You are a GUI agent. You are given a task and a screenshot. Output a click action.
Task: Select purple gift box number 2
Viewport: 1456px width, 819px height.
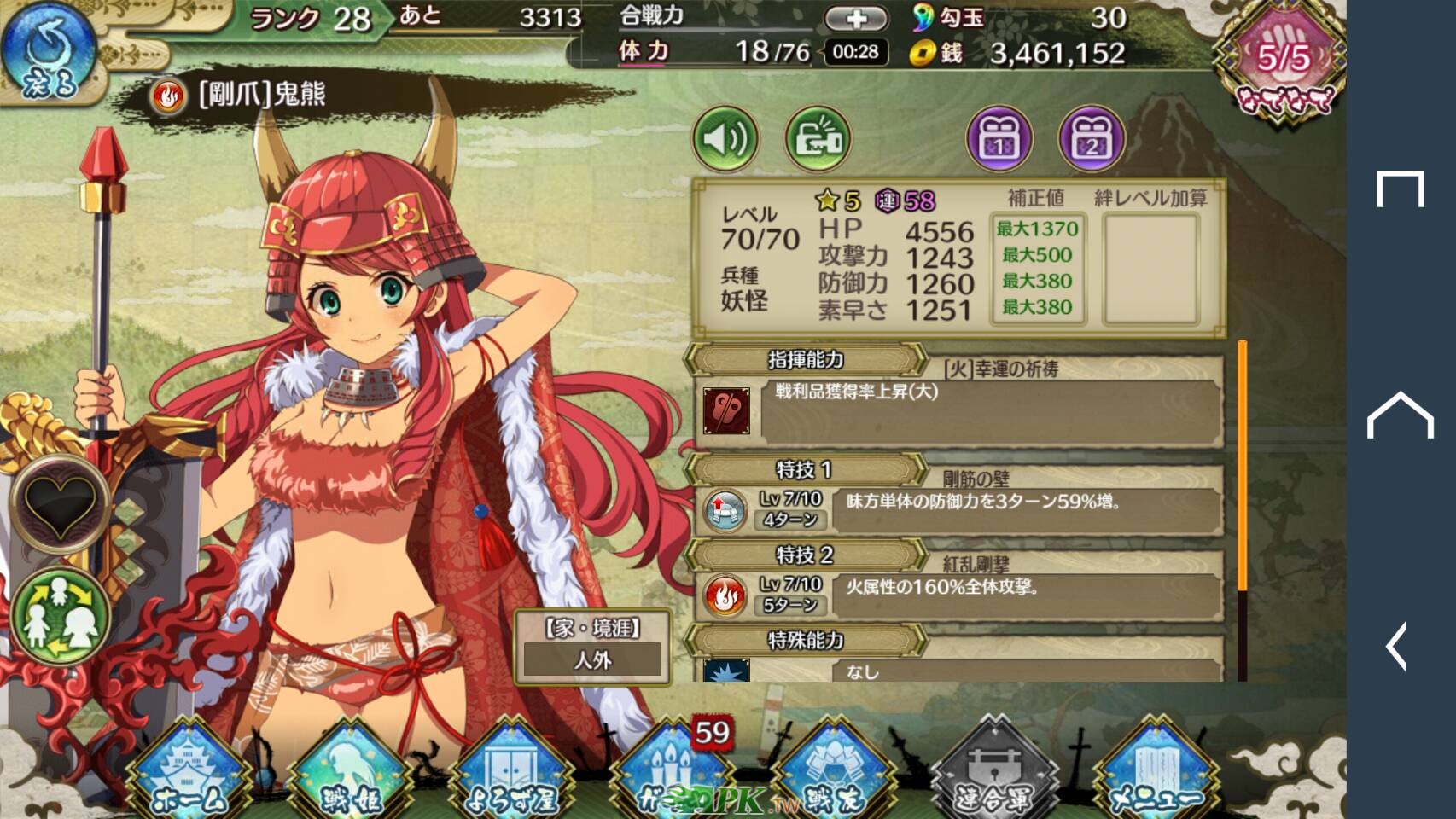click(1091, 138)
